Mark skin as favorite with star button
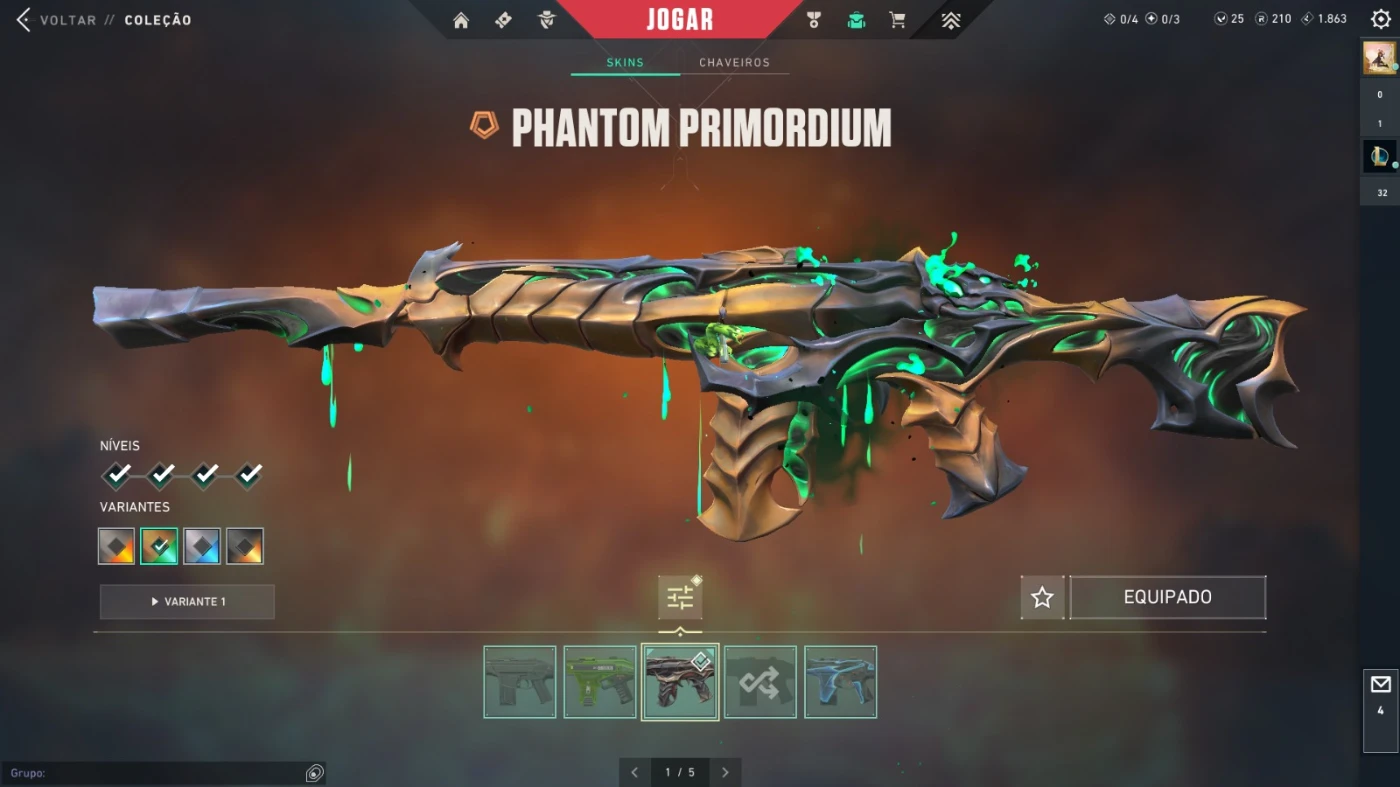1400x787 pixels. click(1042, 597)
